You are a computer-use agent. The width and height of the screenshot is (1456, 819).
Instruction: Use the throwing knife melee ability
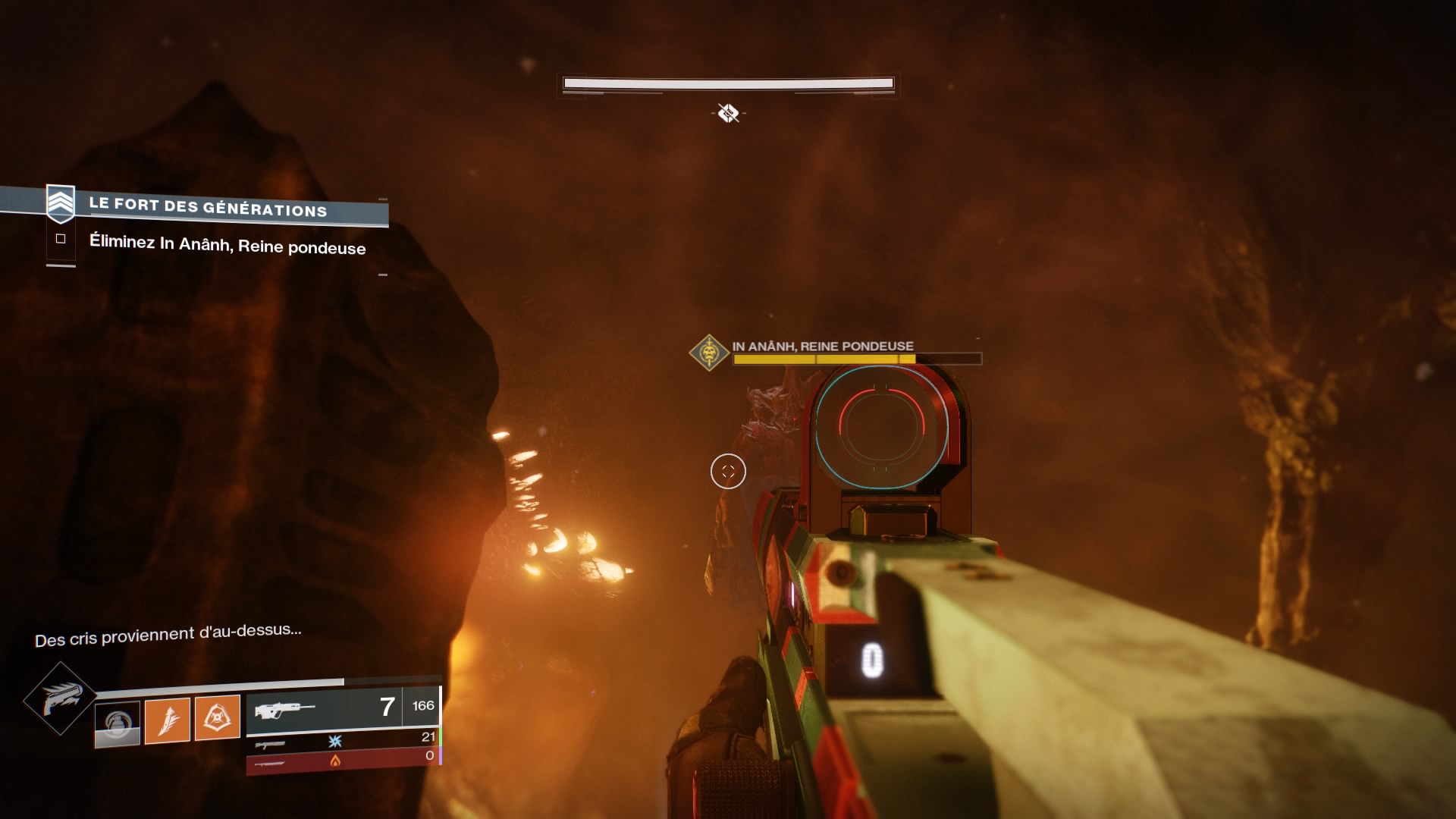click(x=167, y=720)
